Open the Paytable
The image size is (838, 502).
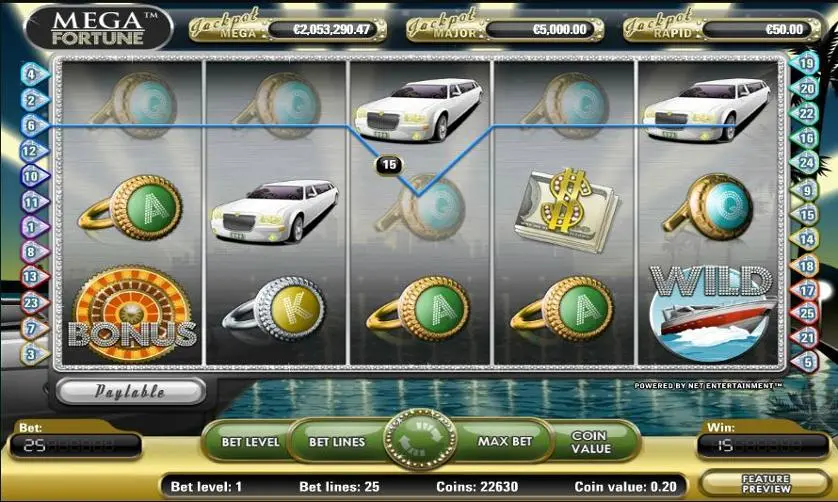tap(130, 391)
